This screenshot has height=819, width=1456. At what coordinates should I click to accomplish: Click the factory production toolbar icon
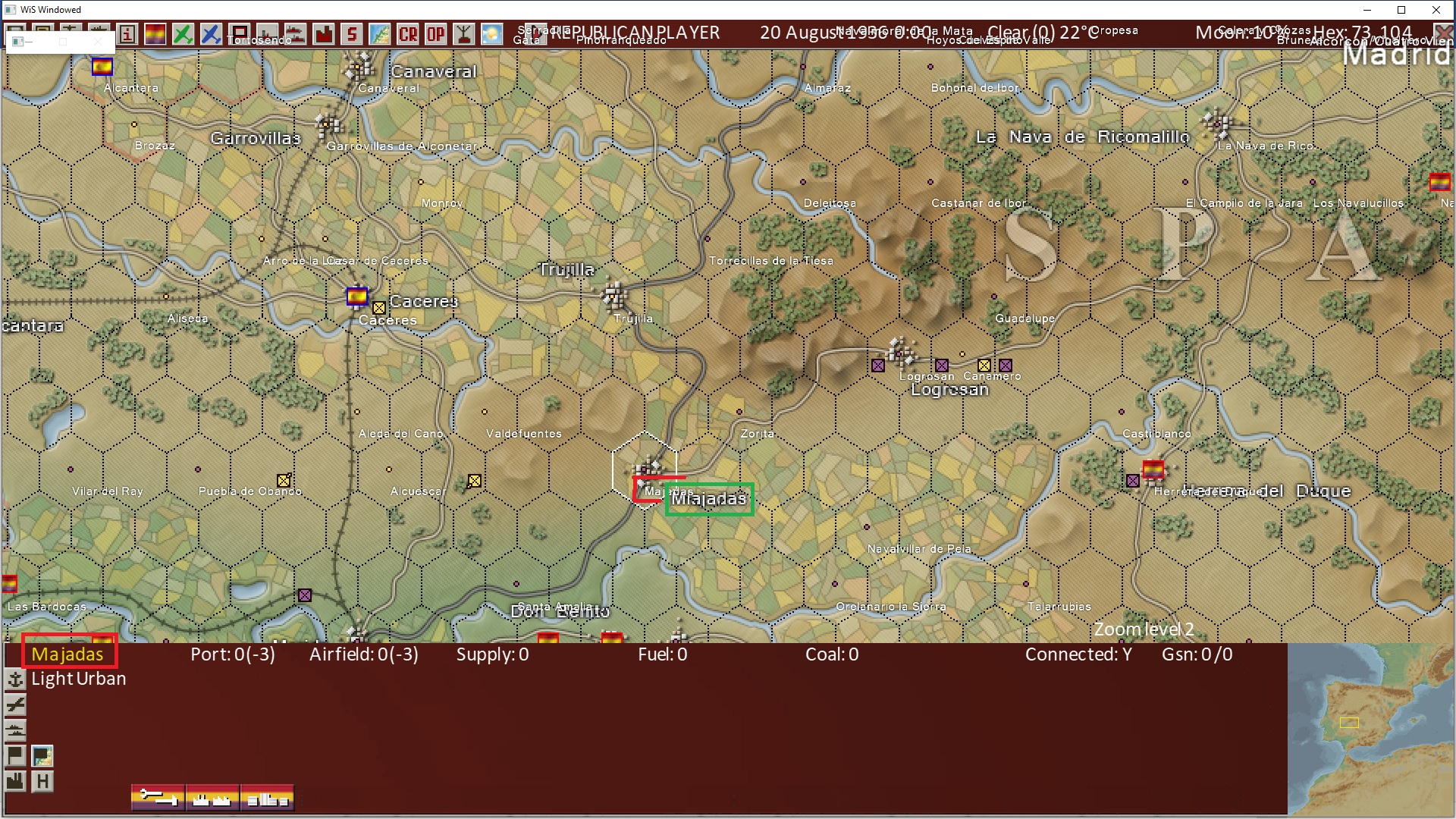[325, 34]
